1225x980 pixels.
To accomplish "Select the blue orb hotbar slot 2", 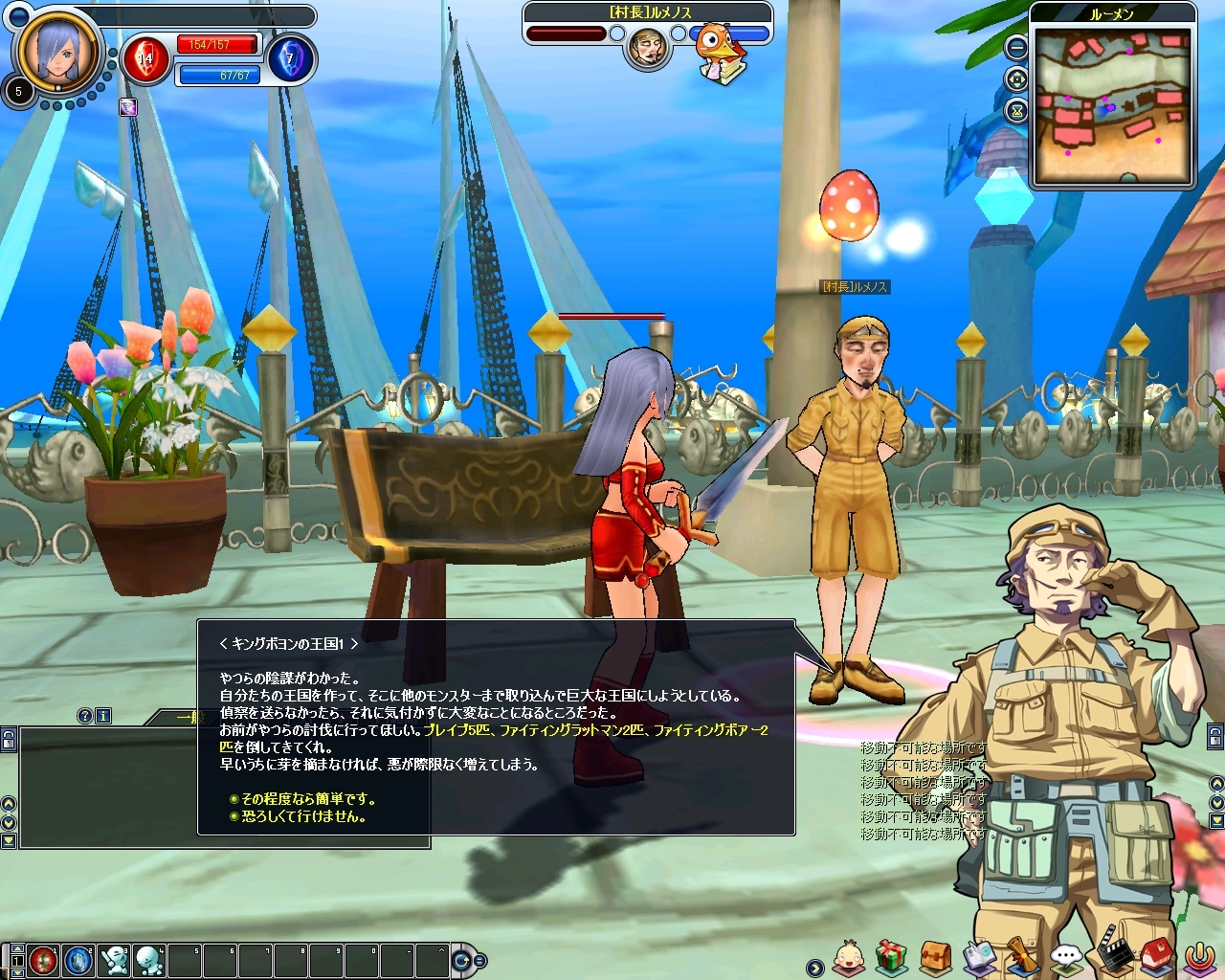I will click(78, 959).
